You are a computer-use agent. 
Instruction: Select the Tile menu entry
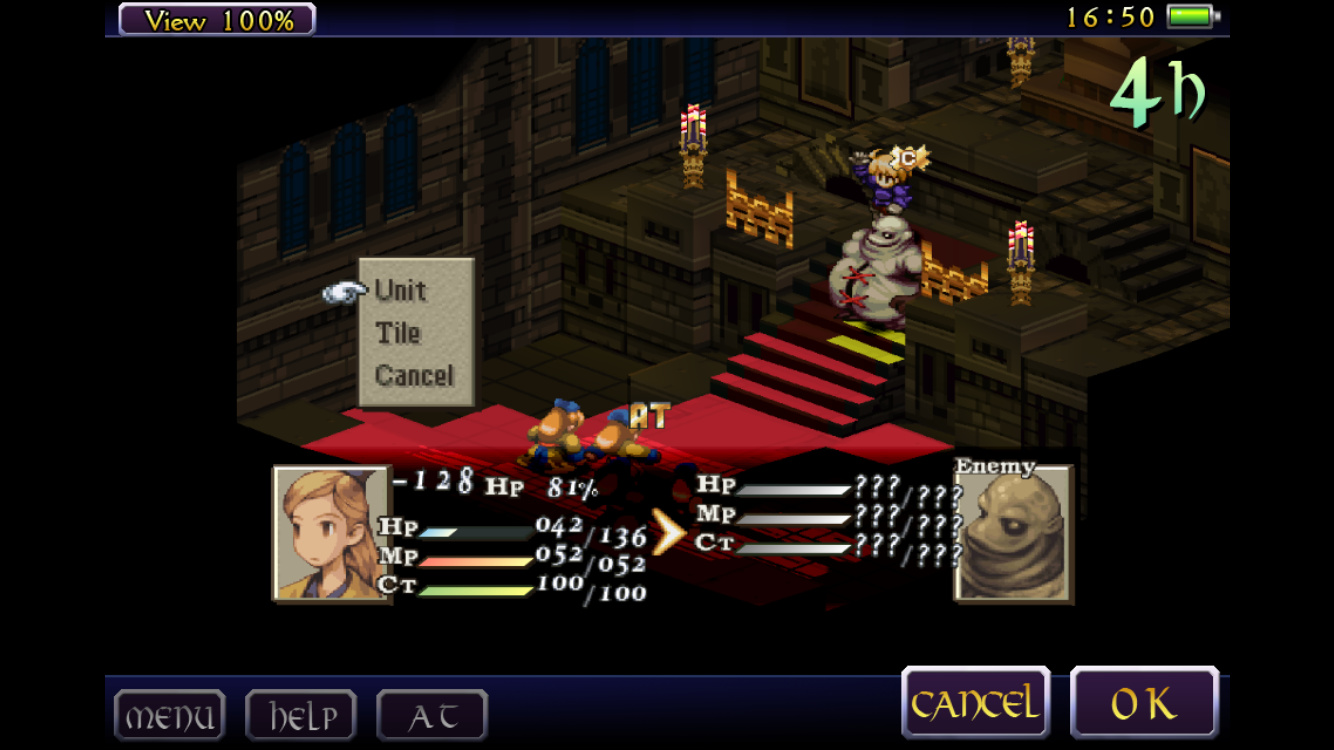click(398, 333)
